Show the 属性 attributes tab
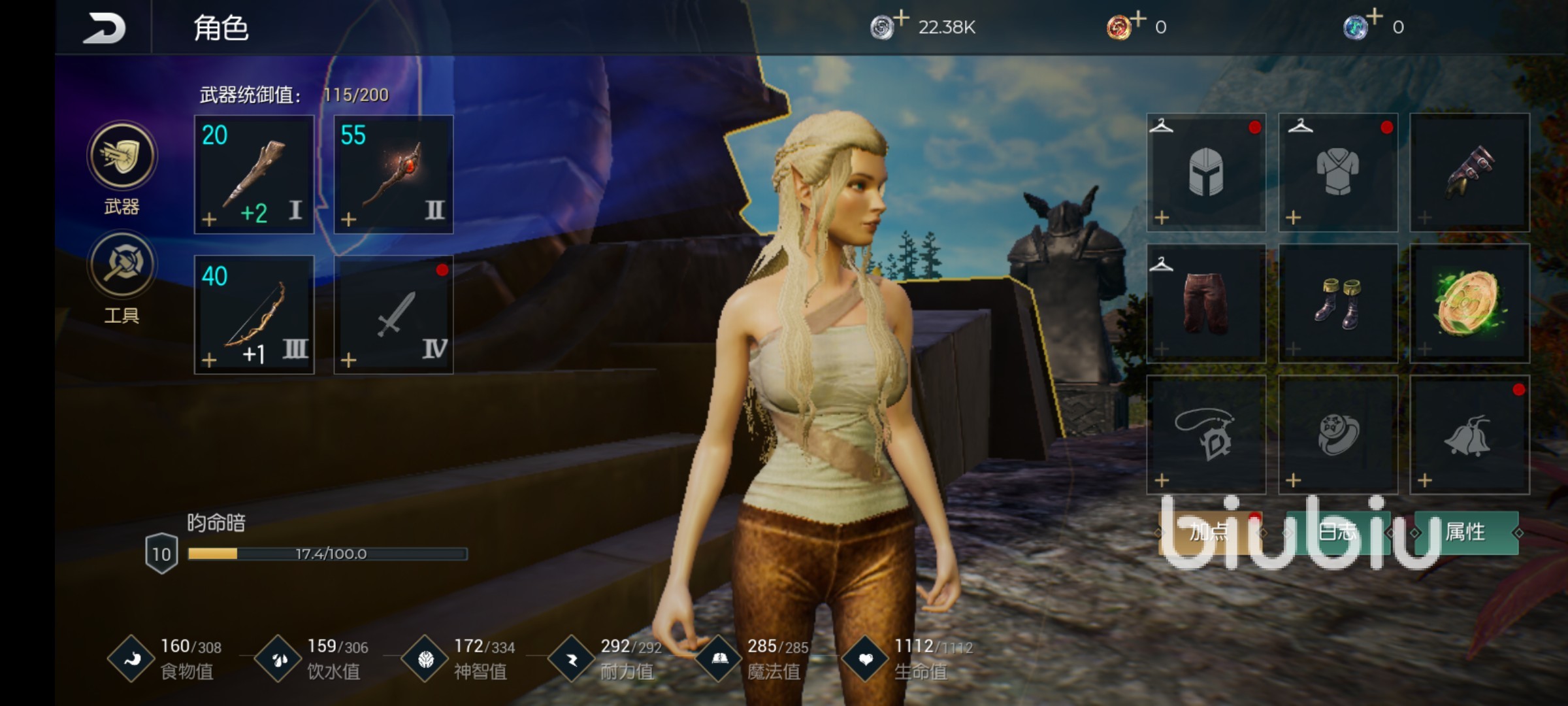Image resolution: width=1568 pixels, height=706 pixels. pos(1465,533)
